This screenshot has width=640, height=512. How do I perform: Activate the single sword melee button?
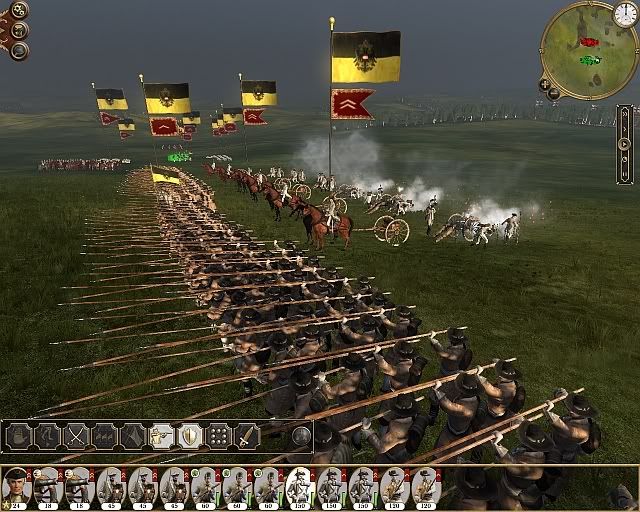point(246,436)
